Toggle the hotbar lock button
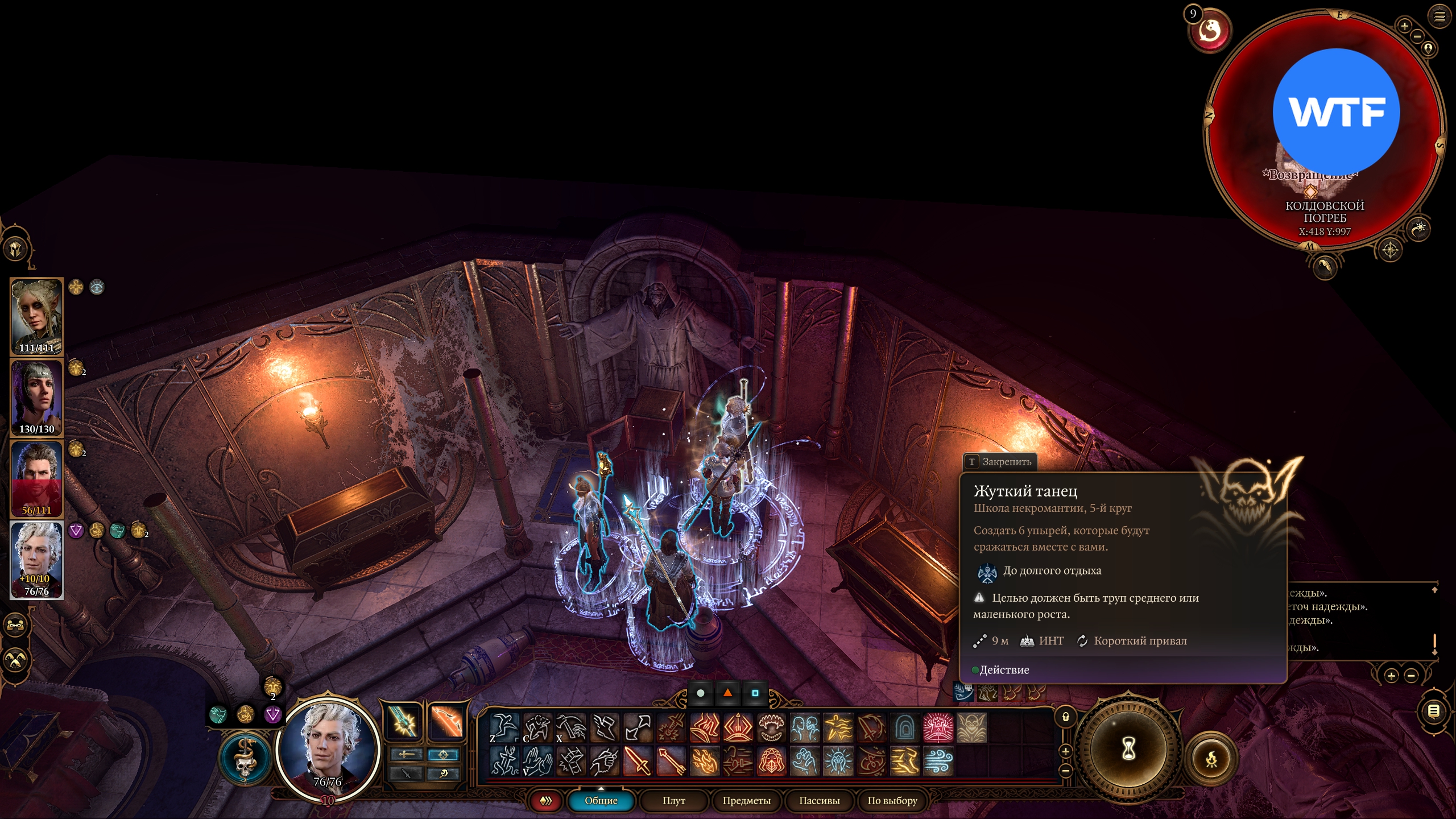The width and height of the screenshot is (1456, 819). click(x=1065, y=717)
